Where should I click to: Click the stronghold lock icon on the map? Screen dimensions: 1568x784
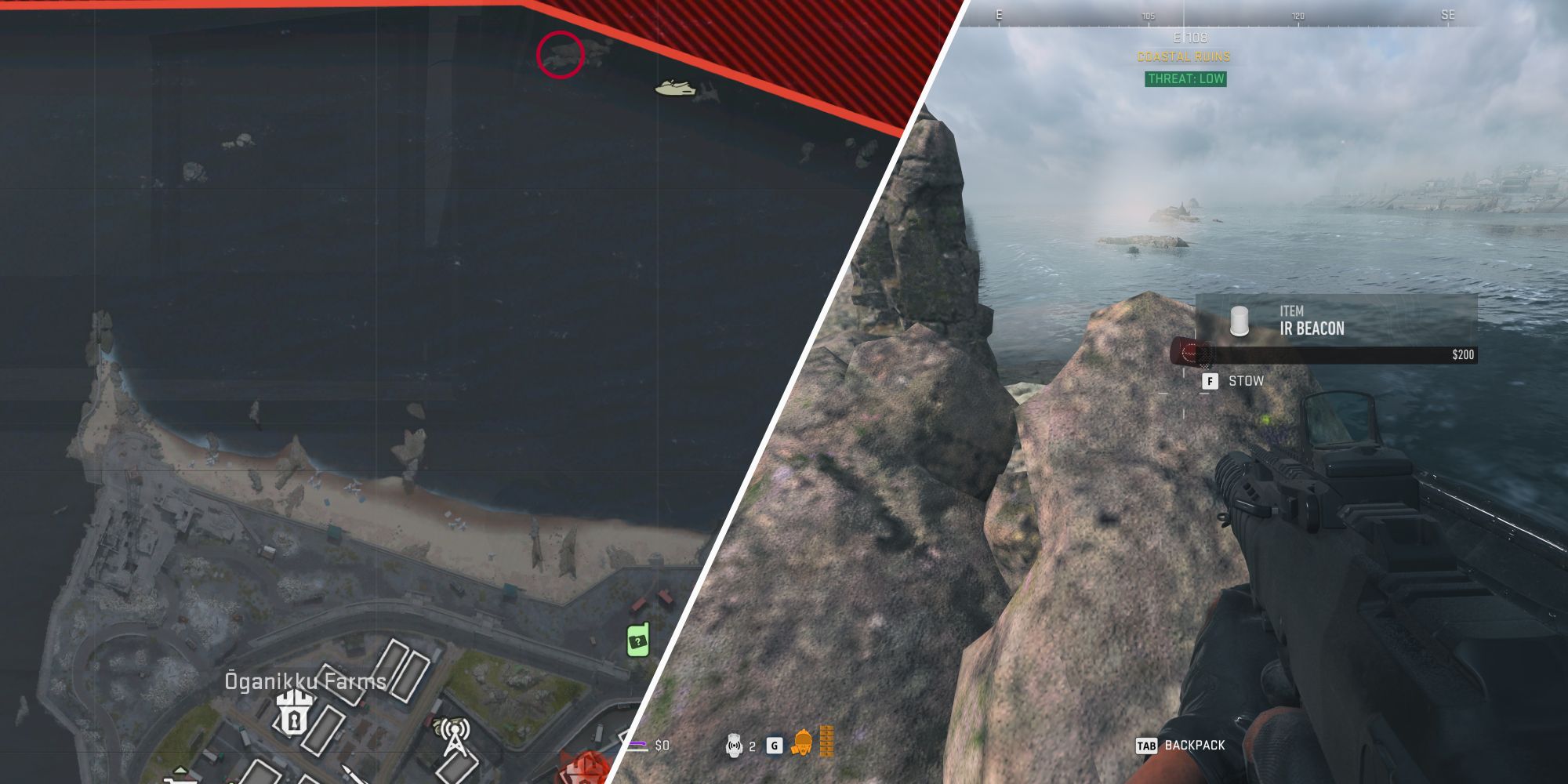pos(294,717)
